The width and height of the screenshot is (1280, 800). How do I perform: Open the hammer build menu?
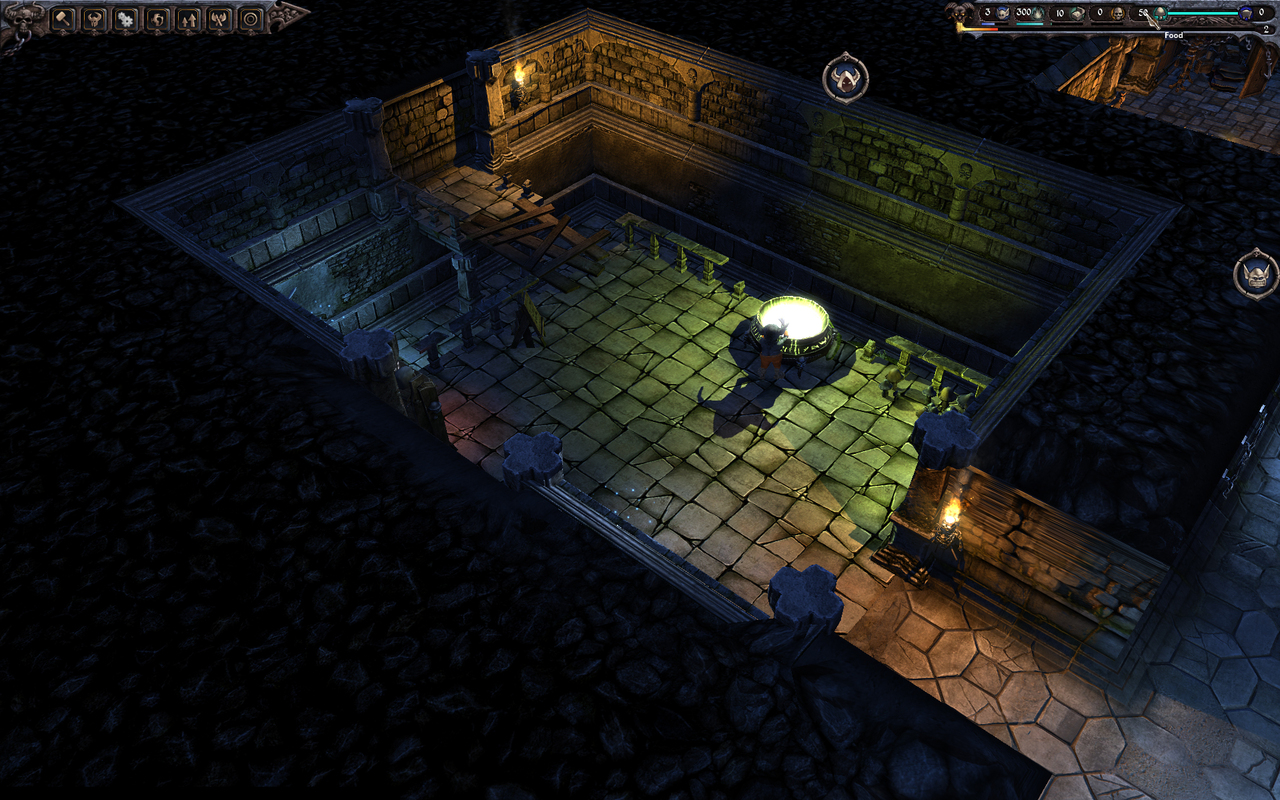click(x=63, y=18)
